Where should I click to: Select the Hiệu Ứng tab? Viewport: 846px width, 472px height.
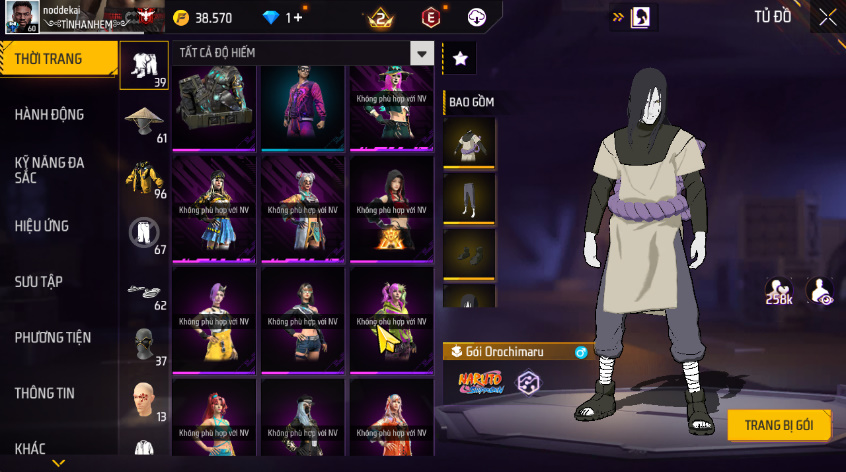[x=42, y=226]
